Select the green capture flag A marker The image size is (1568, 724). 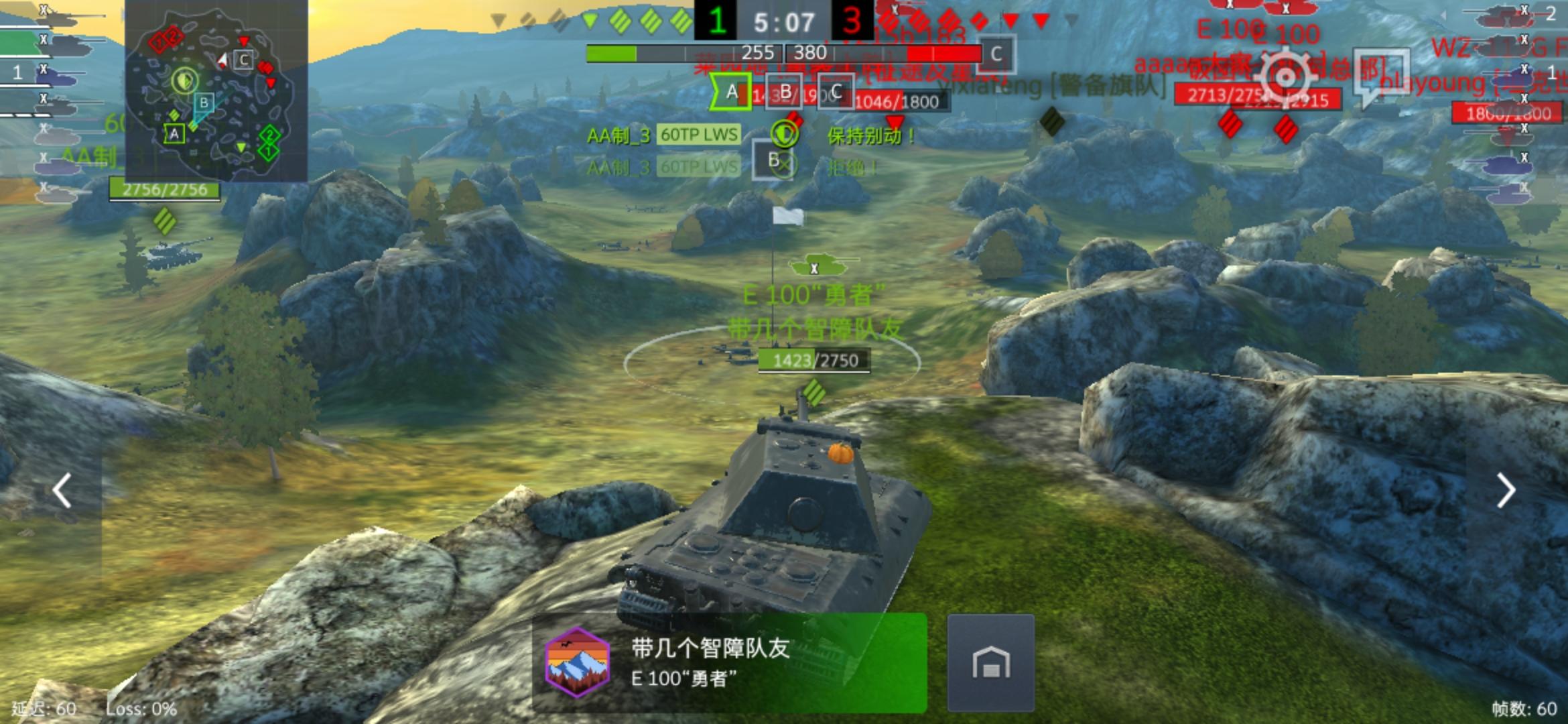tap(731, 93)
